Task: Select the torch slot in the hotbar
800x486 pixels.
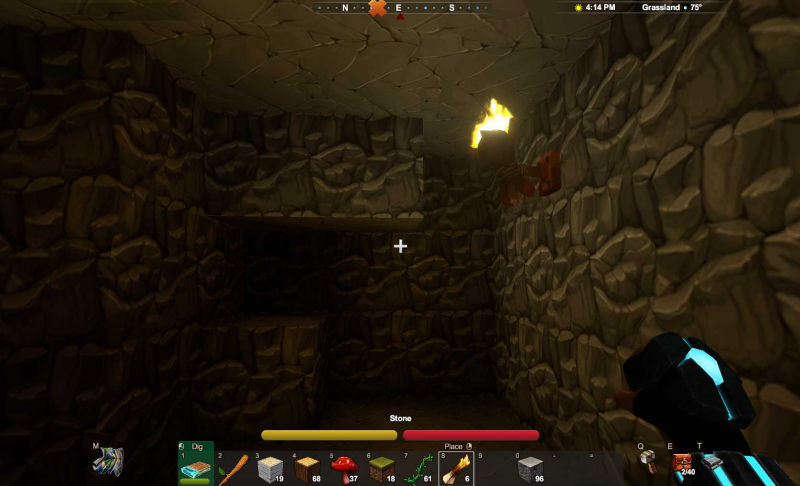Action: click(456, 467)
